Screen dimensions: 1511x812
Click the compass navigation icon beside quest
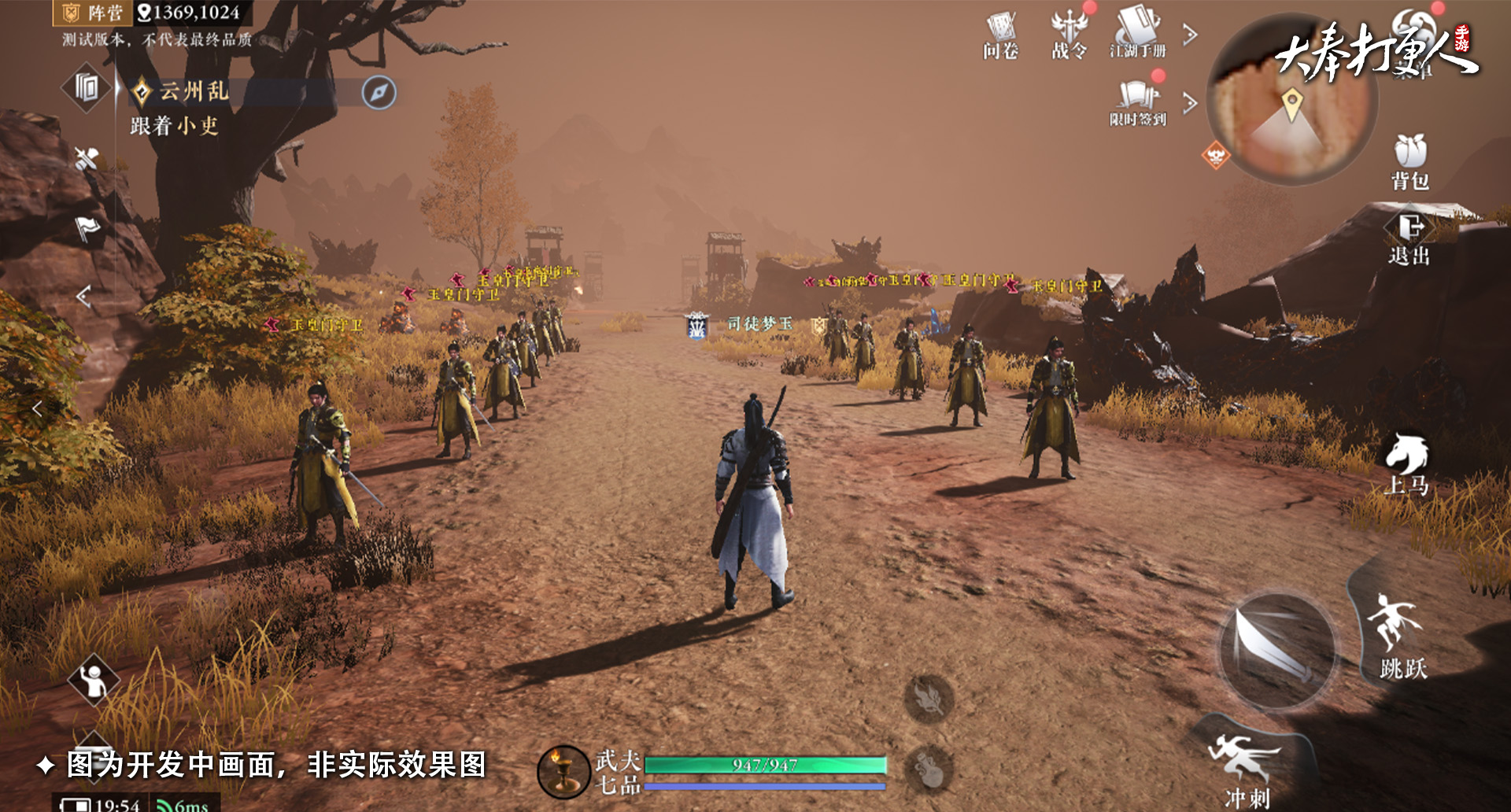pyautogui.click(x=379, y=92)
